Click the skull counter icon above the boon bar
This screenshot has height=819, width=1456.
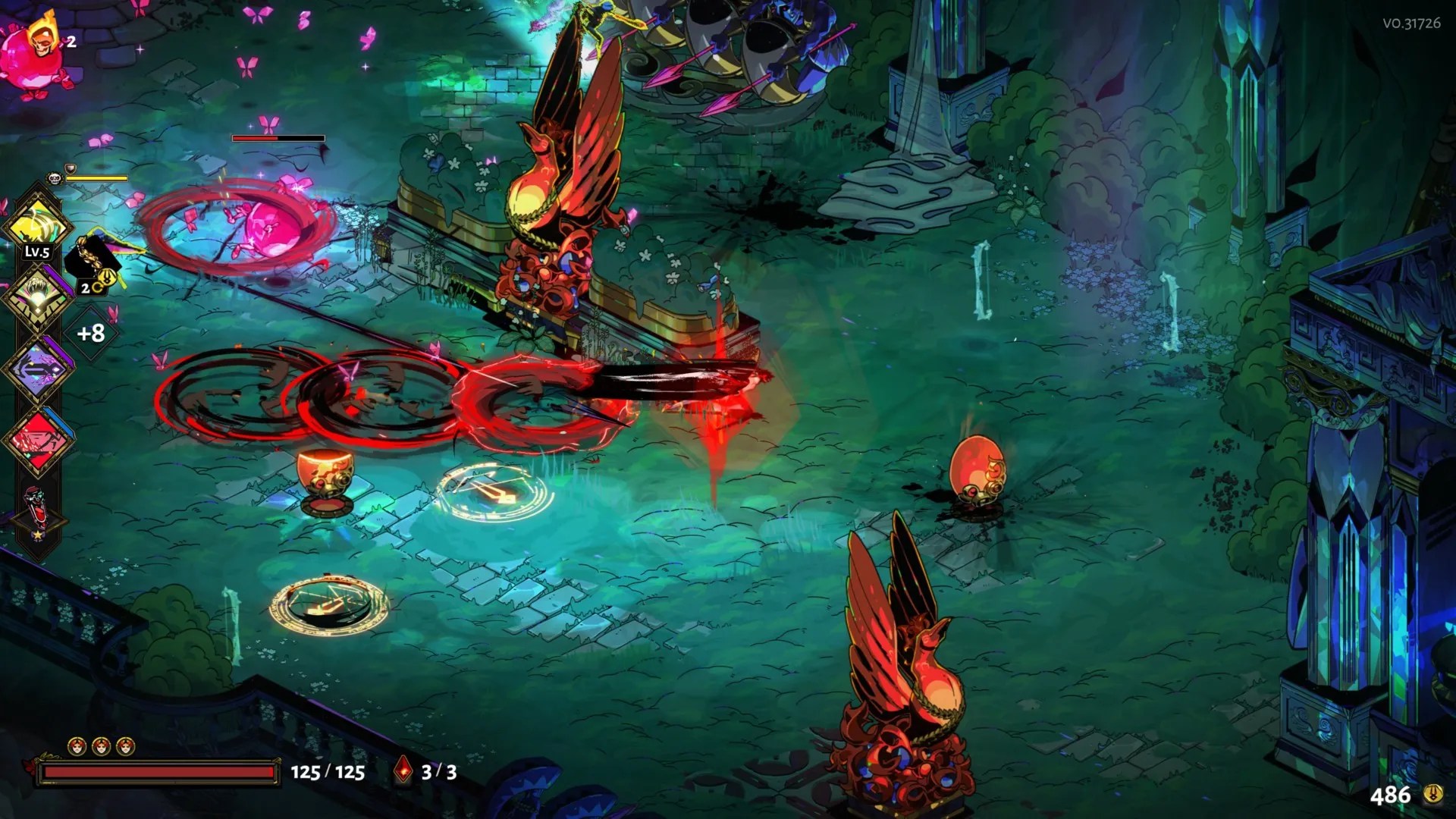pyautogui.click(x=53, y=177)
